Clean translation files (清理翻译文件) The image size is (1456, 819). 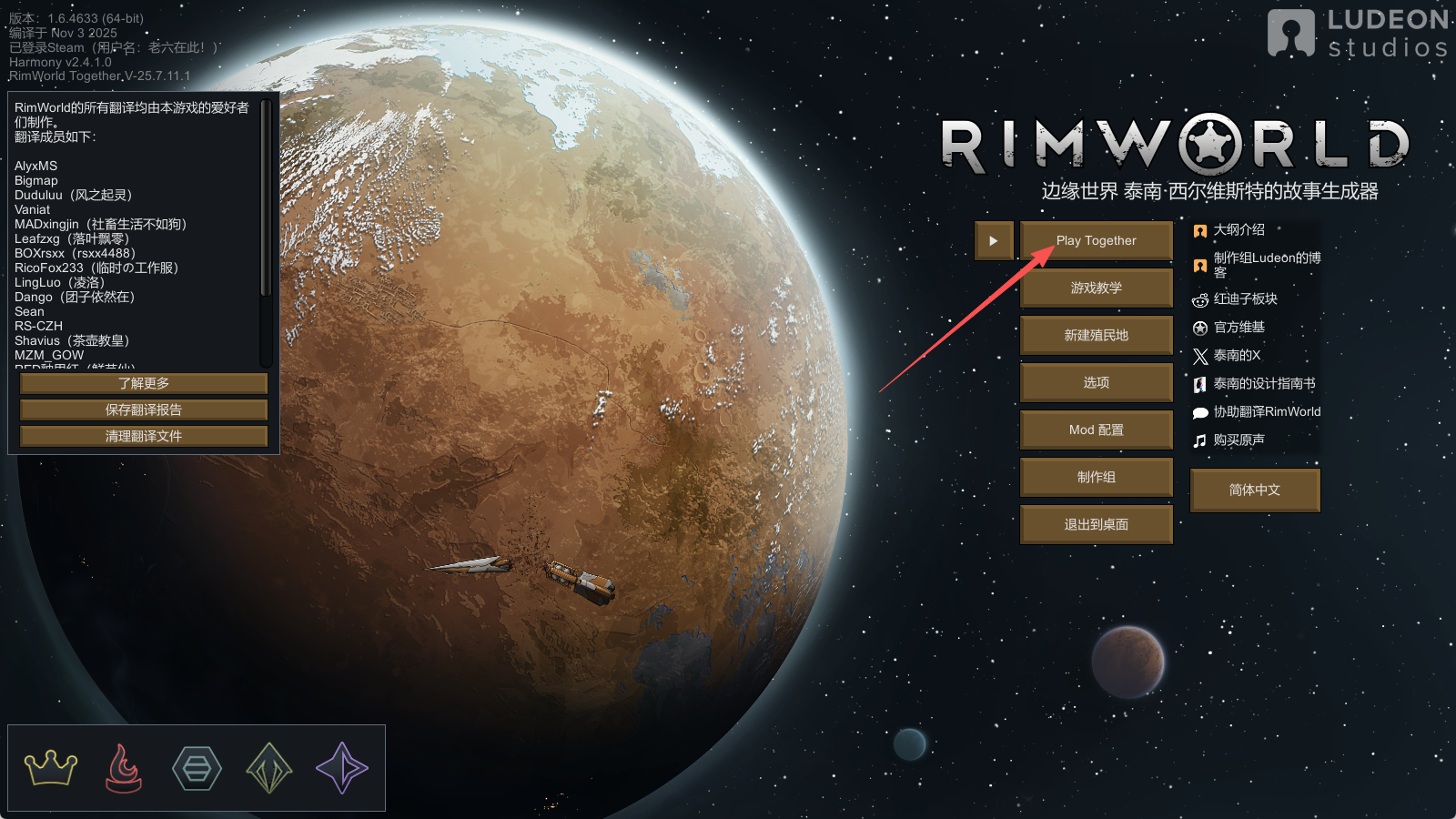click(x=144, y=437)
